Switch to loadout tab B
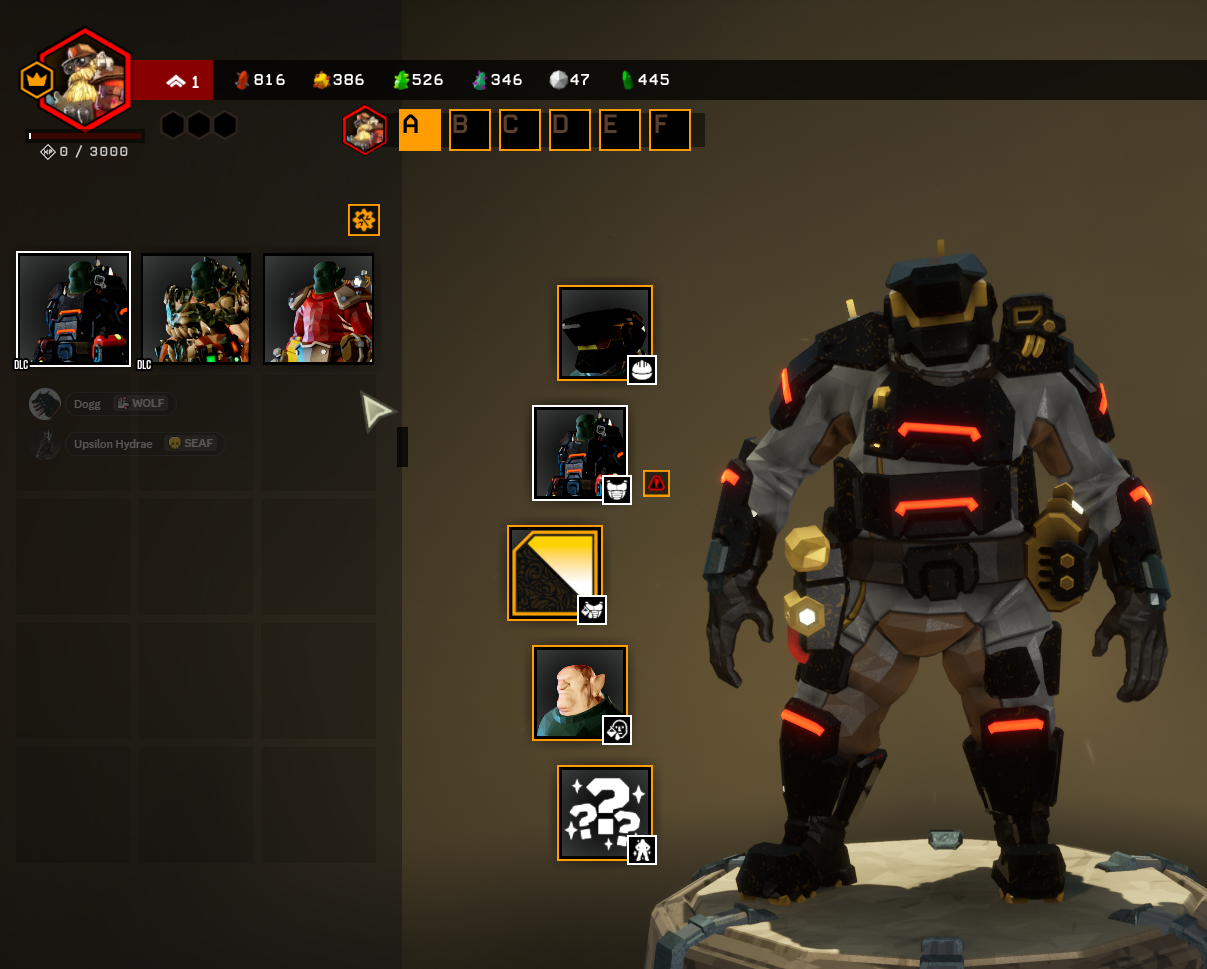Screen dimensions: 1207x969 [469, 130]
